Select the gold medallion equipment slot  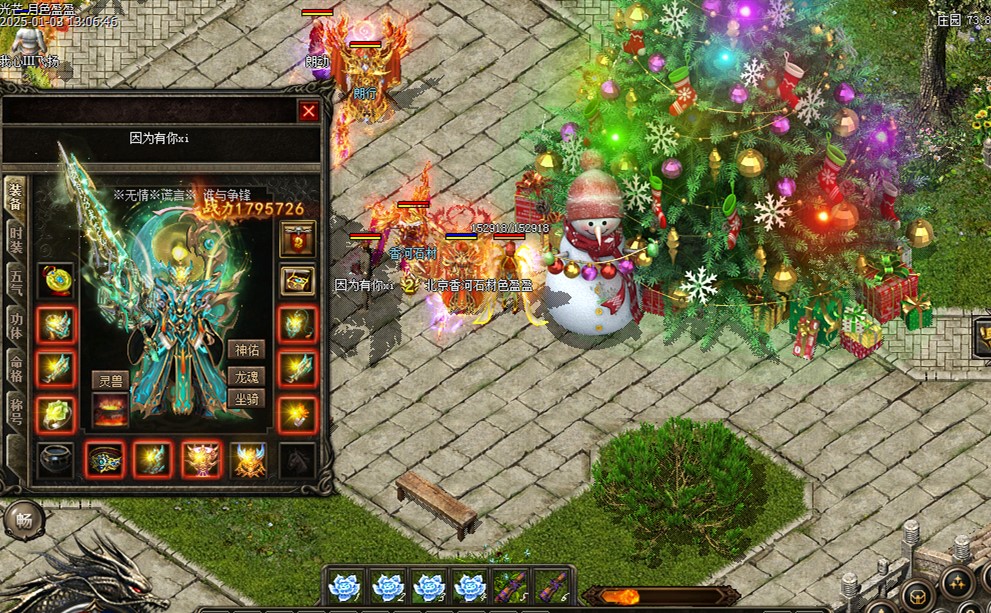(x=55, y=280)
